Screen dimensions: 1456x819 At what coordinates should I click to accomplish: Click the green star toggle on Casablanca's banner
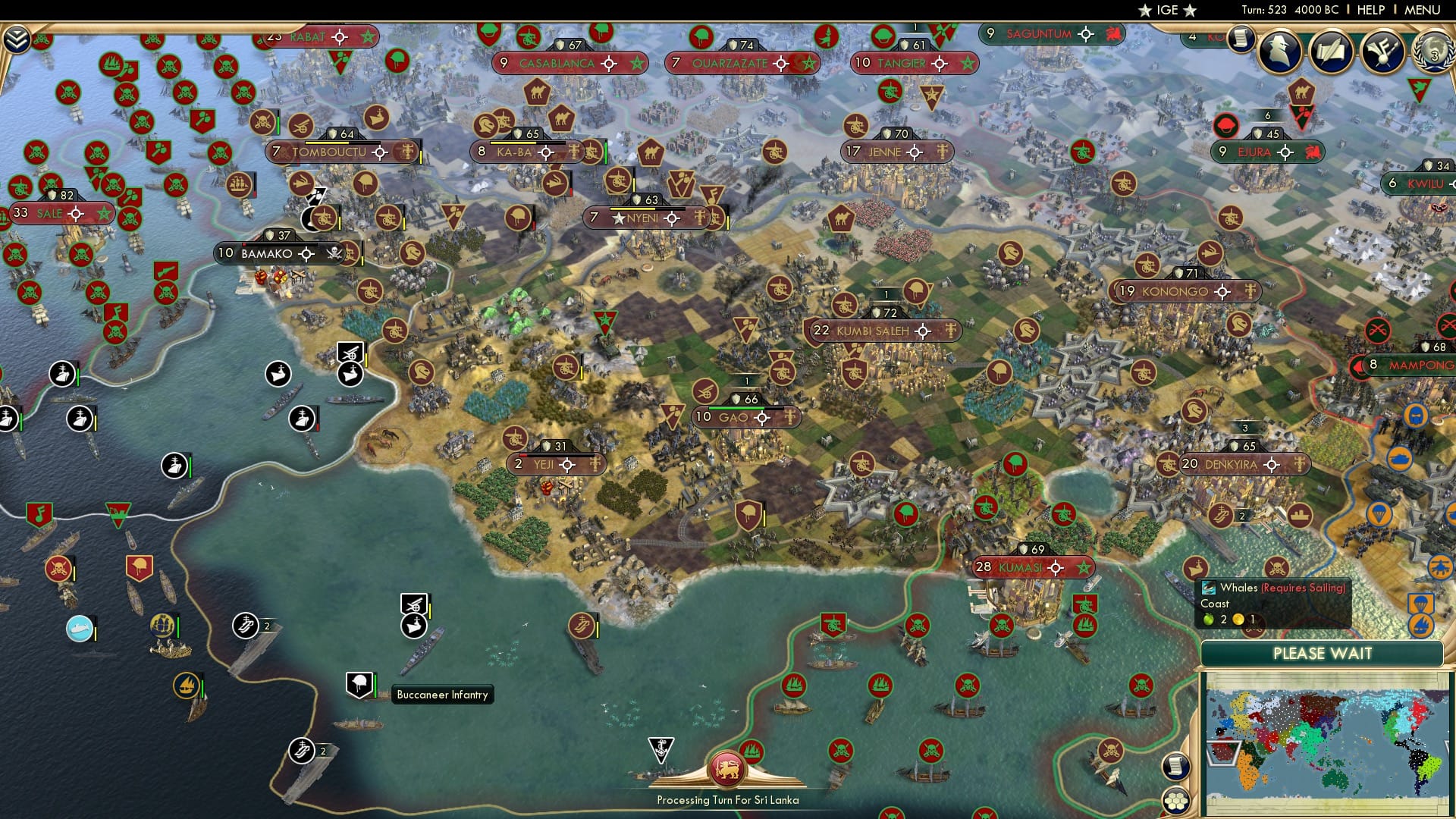(x=635, y=64)
